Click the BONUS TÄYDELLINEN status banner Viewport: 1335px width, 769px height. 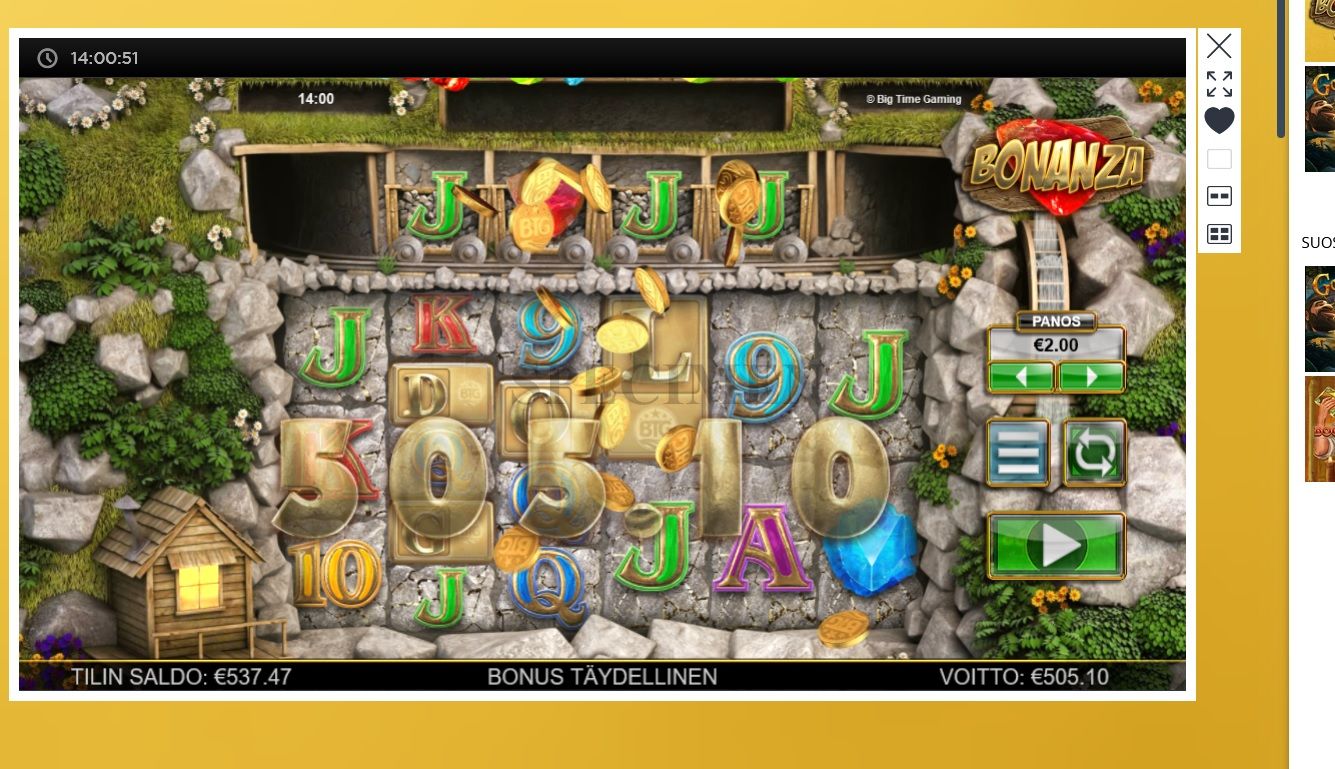pyautogui.click(x=601, y=677)
